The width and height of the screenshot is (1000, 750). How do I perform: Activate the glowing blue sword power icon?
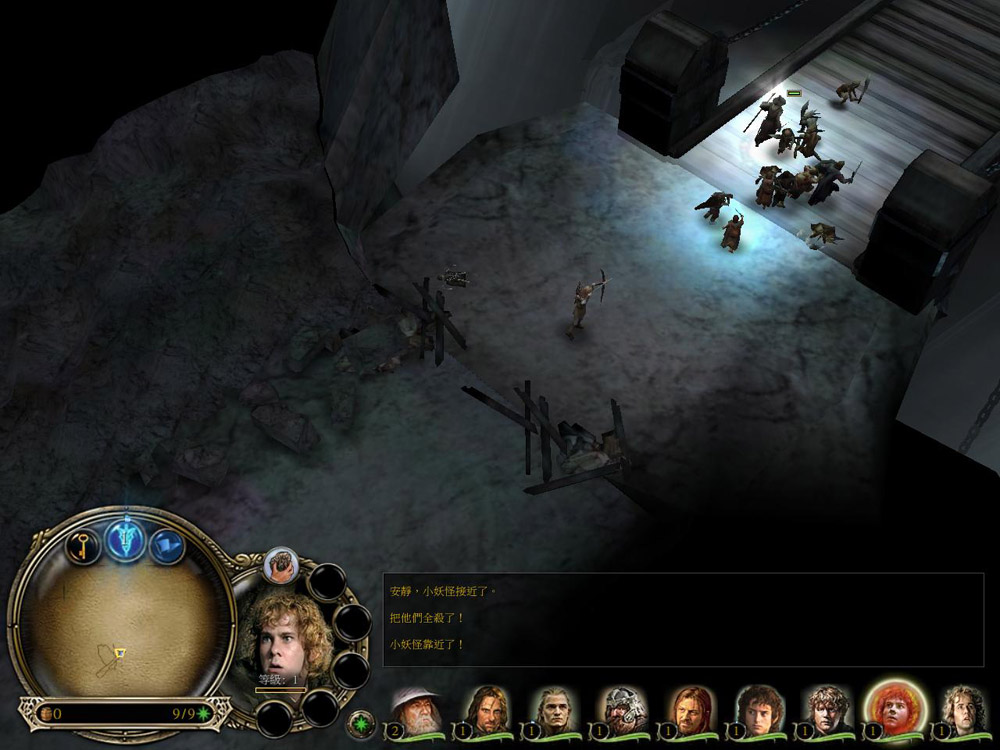tap(125, 540)
